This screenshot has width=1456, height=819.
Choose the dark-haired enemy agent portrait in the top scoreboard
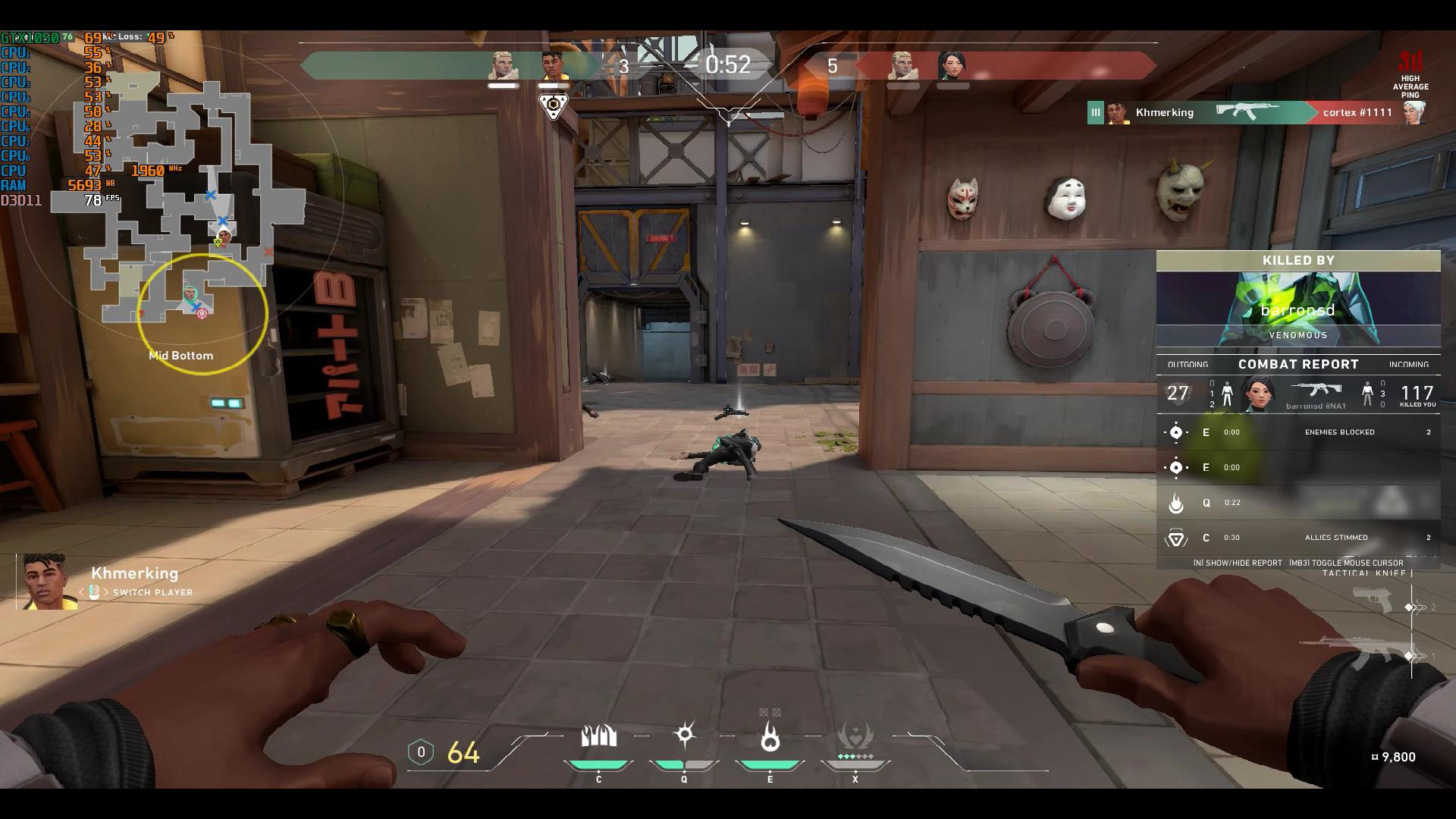[951, 66]
